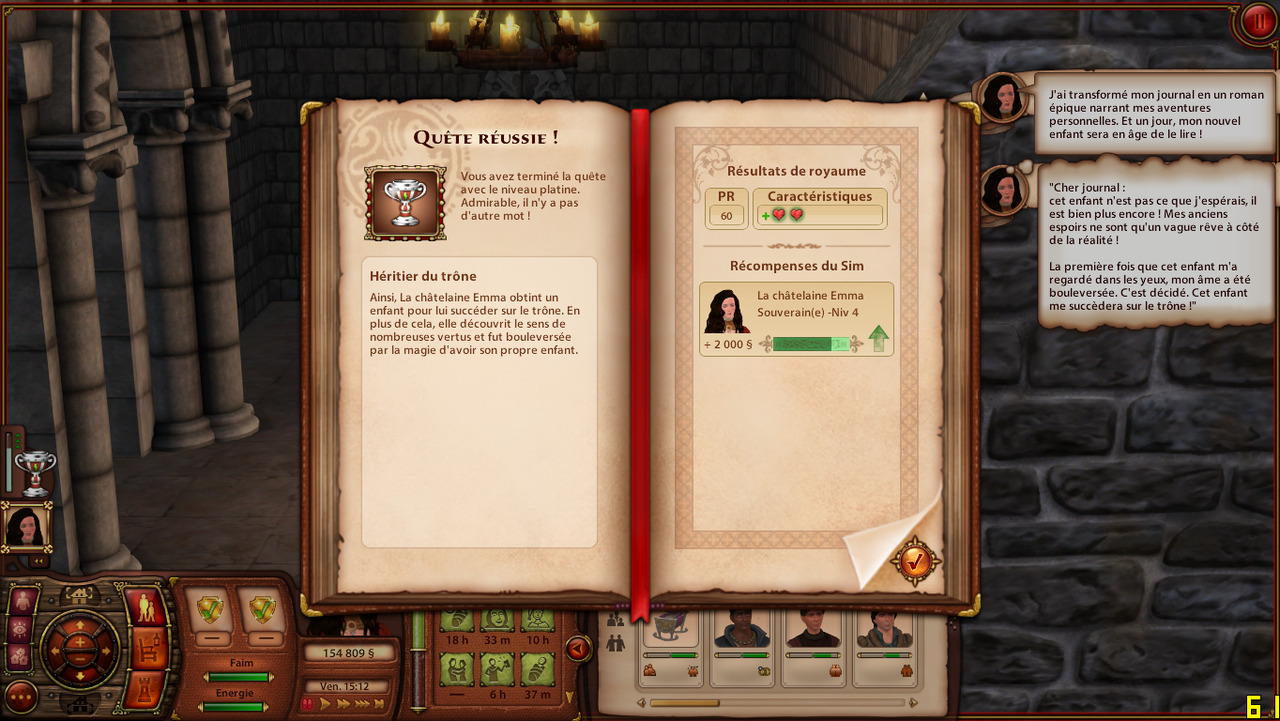Pause the game via top-right button
1280x721 pixels.
(1256, 21)
